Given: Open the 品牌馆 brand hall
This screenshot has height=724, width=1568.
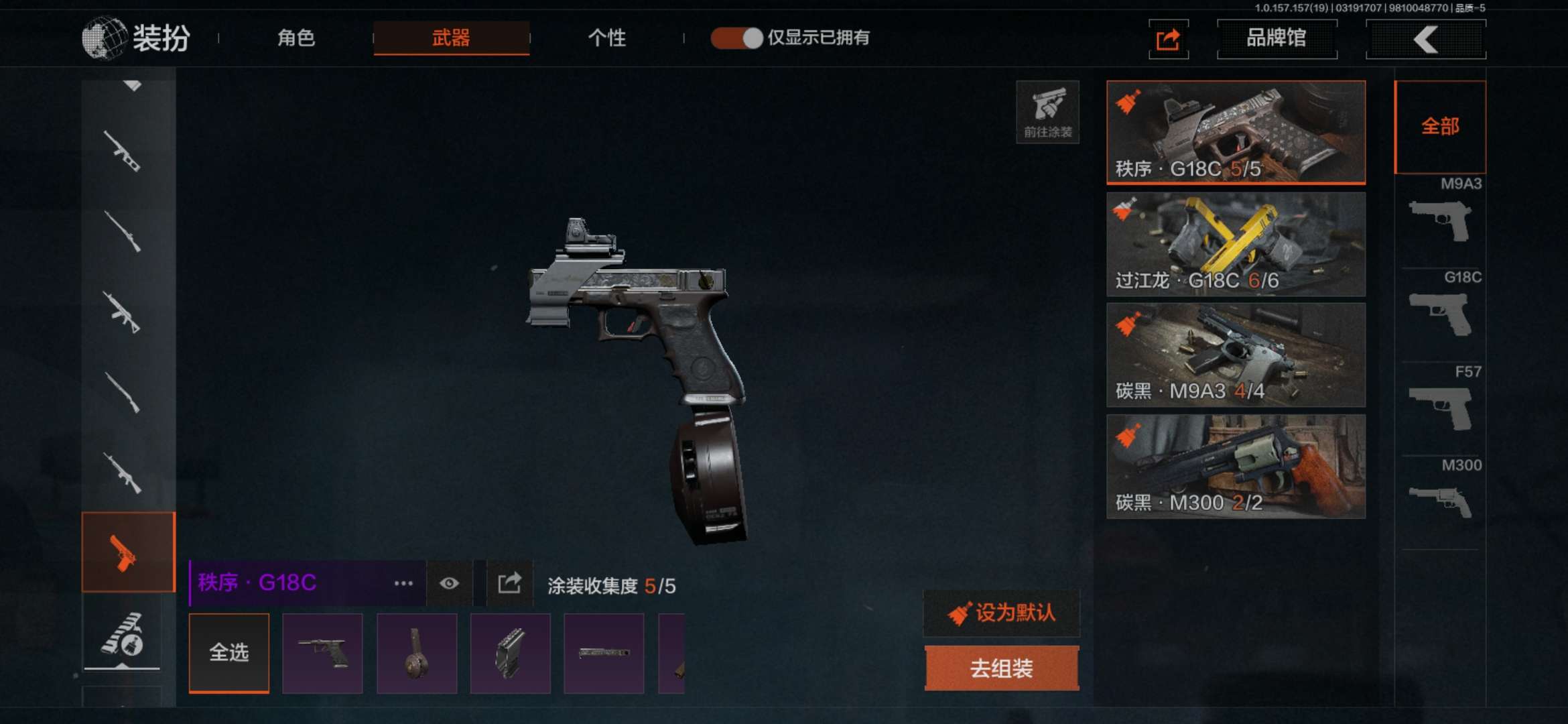Looking at the screenshot, I should click(1277, 39).
